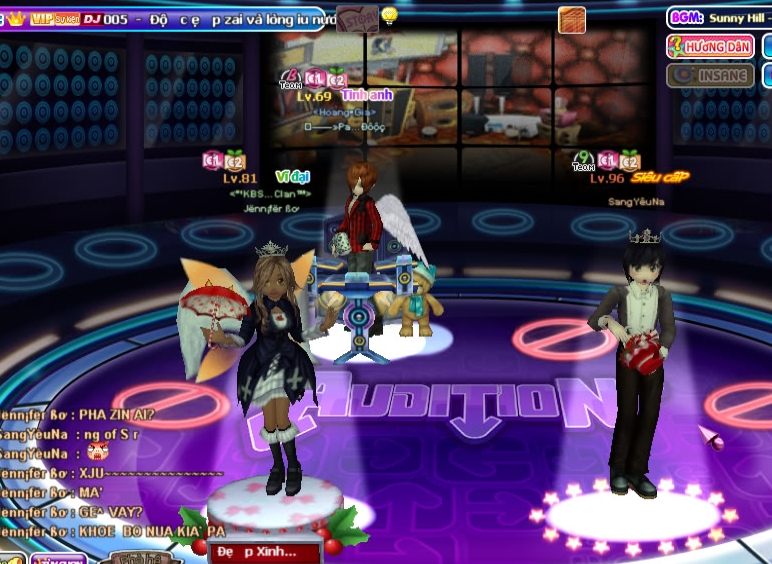Click the Đẹp Xinh red name plate
The image size is (772, 564).
[264, 551]
